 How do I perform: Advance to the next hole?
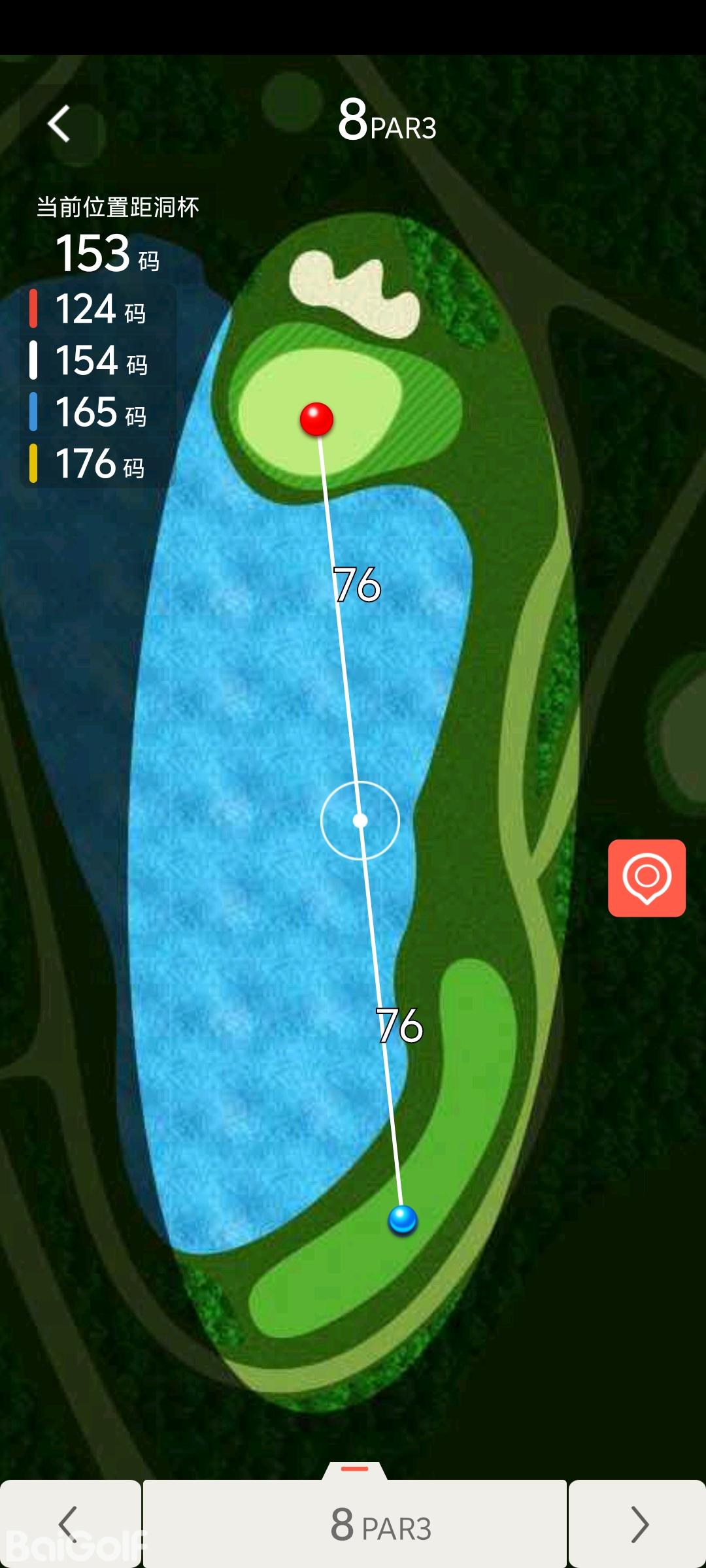[638, 1524]
